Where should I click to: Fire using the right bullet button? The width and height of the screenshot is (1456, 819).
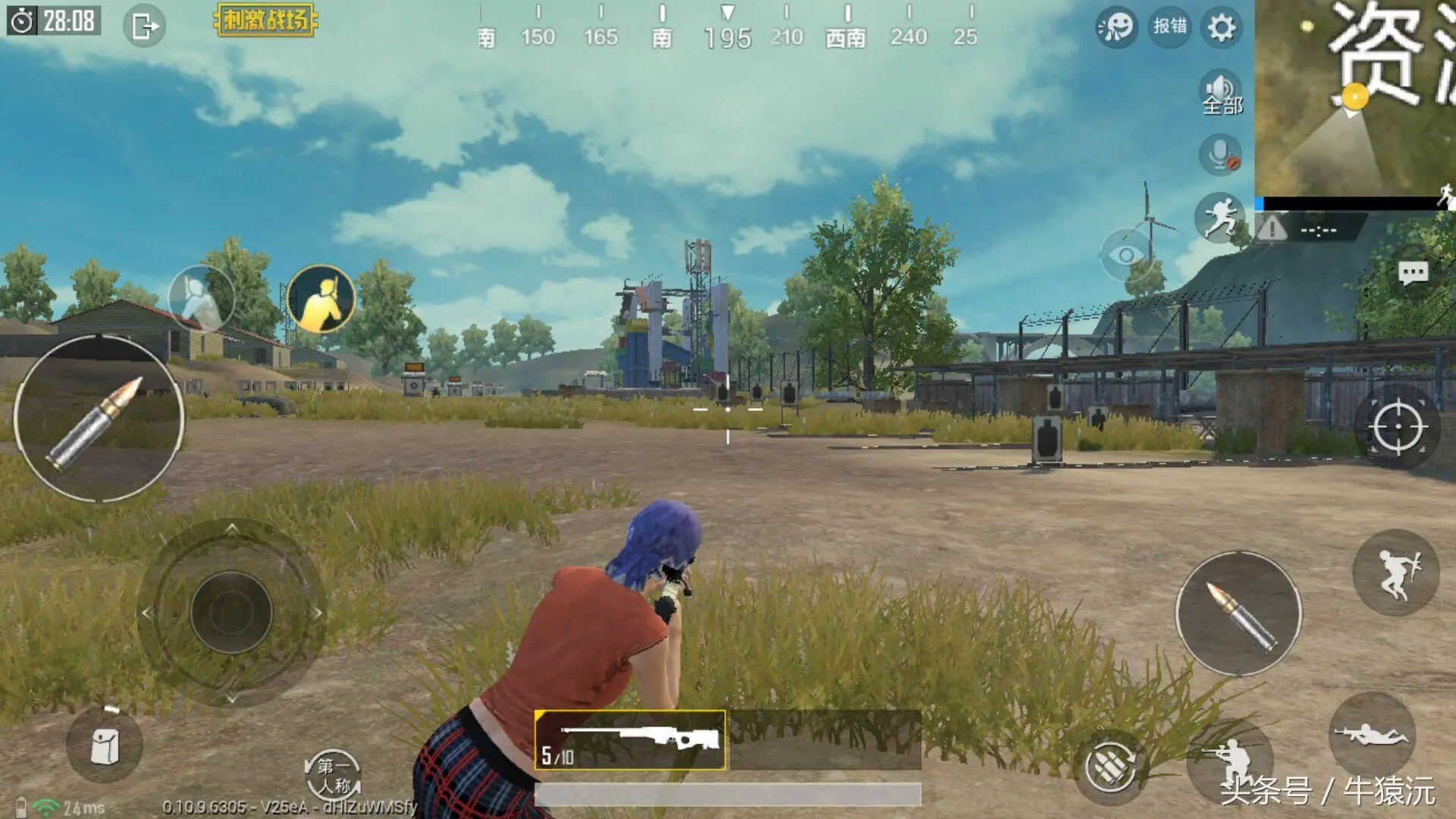(x=1238, y=613)
